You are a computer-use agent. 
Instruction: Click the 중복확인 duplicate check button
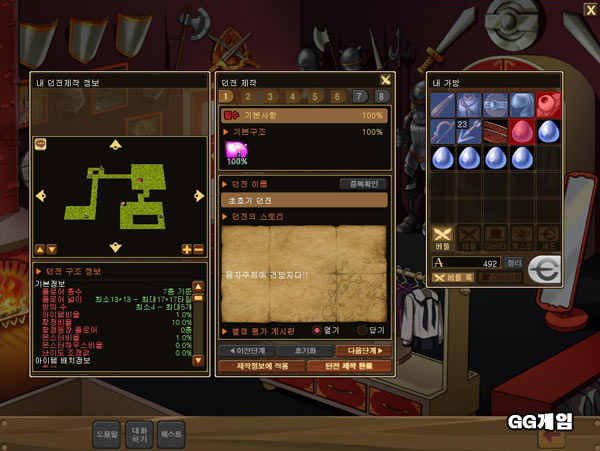(362, 184)
